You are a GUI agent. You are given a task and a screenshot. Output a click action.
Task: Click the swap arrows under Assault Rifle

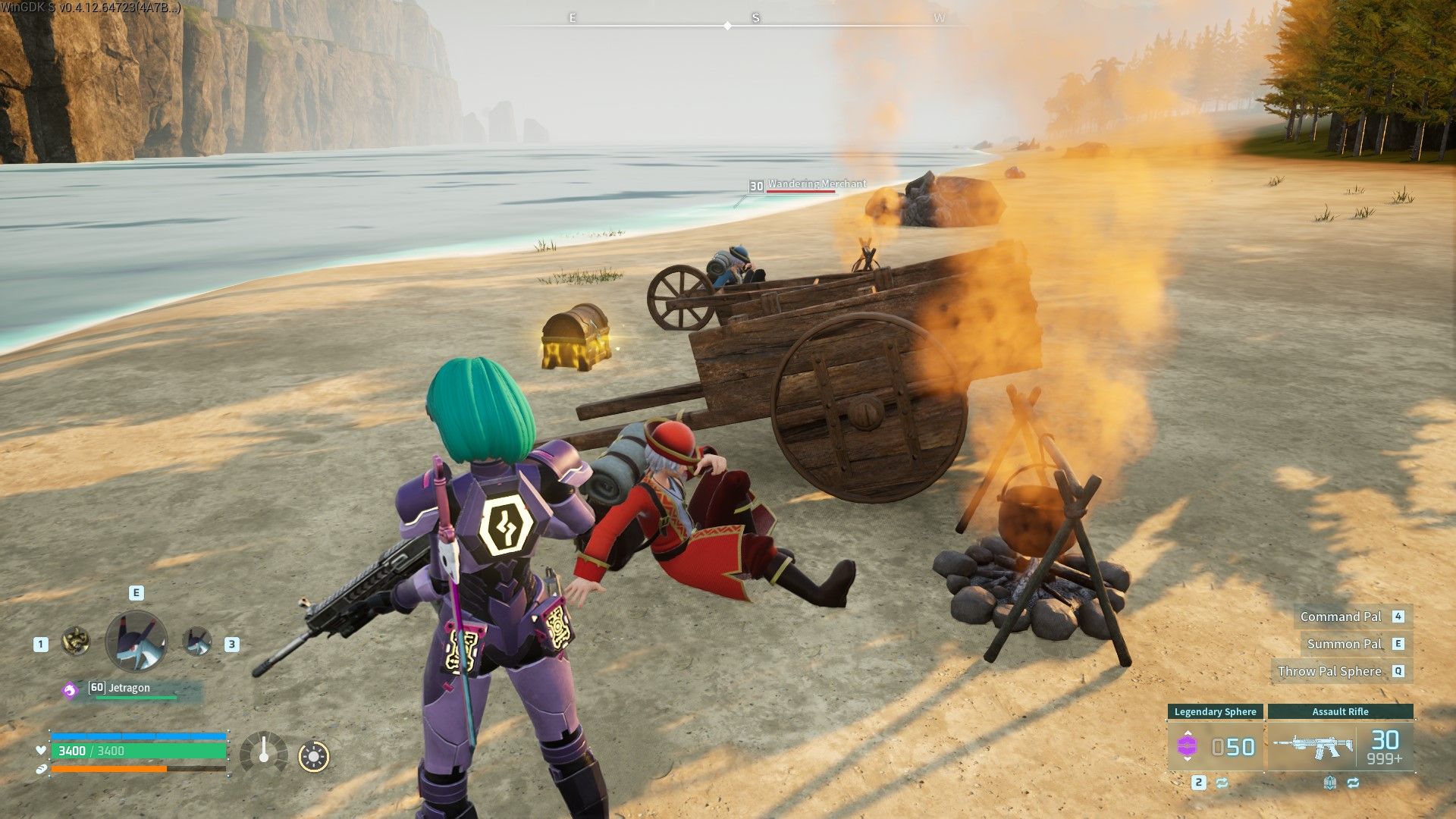point(1353,783)
